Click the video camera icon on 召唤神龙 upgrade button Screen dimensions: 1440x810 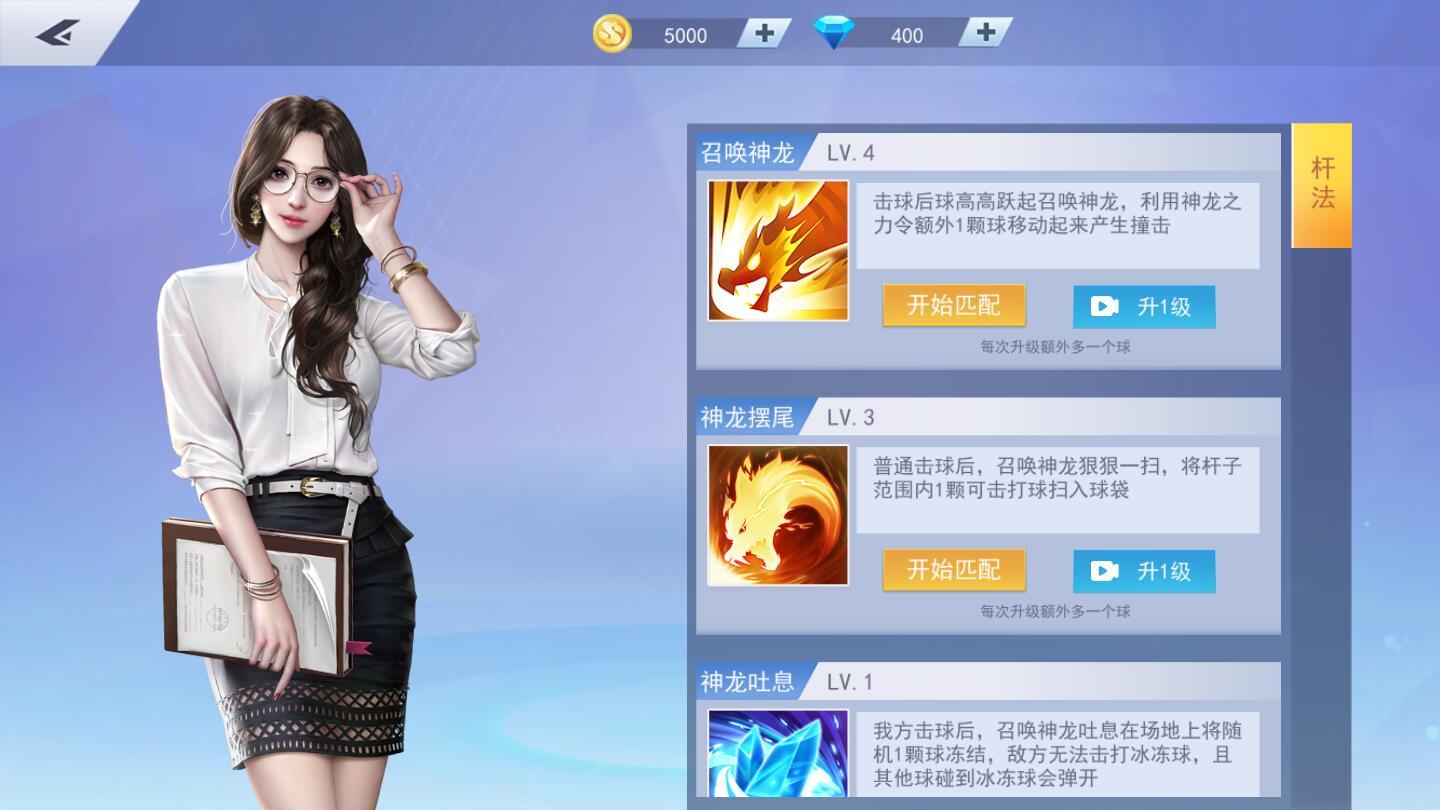pos(1104,307)
